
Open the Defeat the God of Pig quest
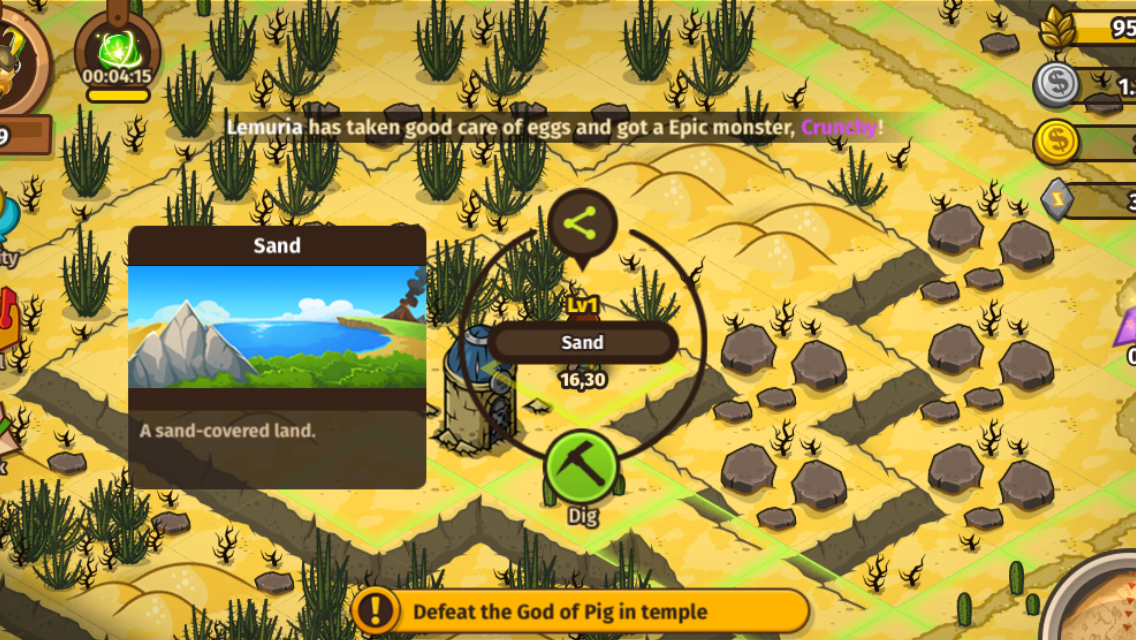pos(580,611)
